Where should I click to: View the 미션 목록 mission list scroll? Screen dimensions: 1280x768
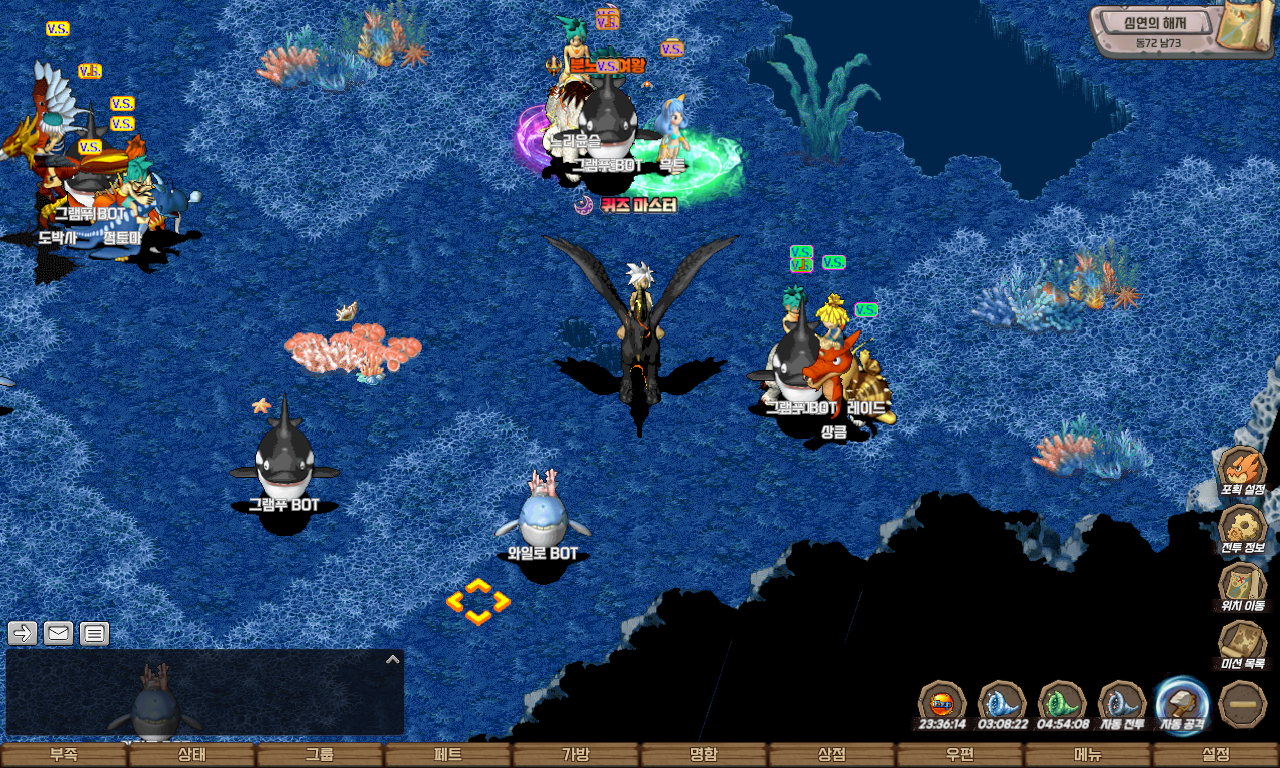click(x=1242, y=643)
